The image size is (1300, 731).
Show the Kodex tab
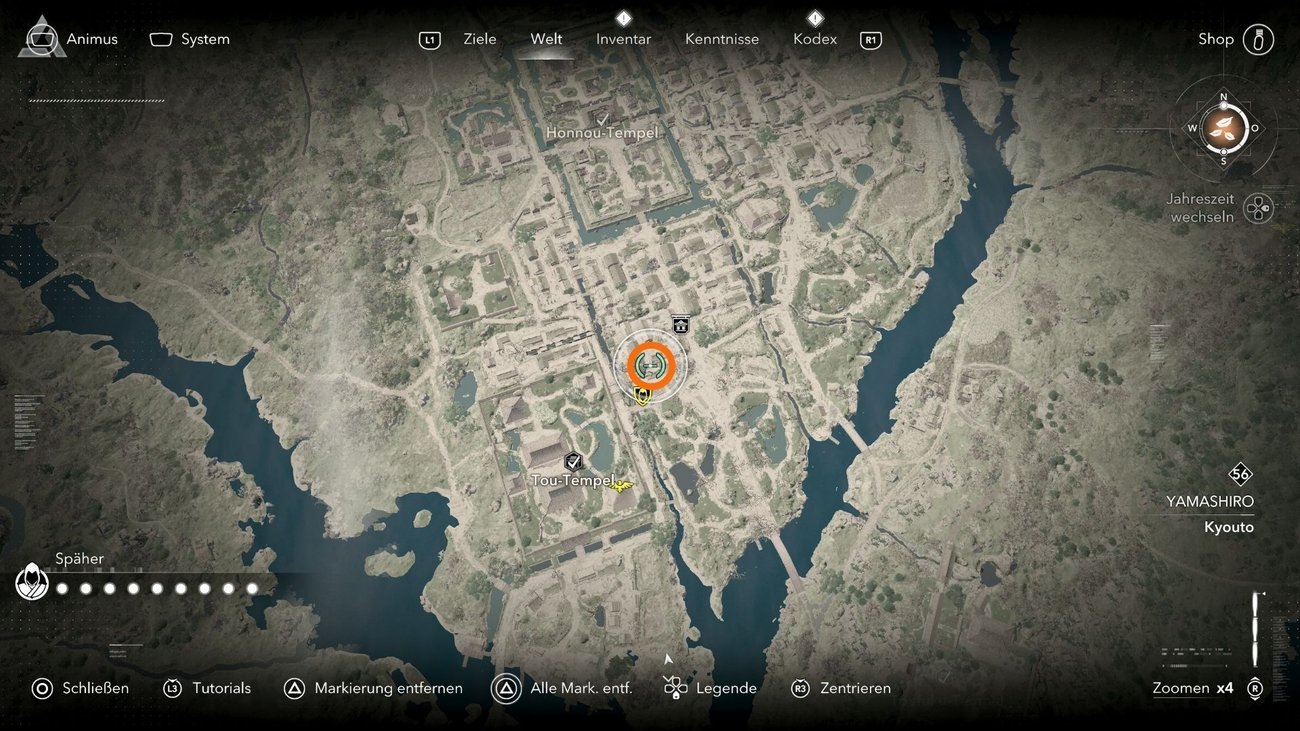click(x=814, y=39)
